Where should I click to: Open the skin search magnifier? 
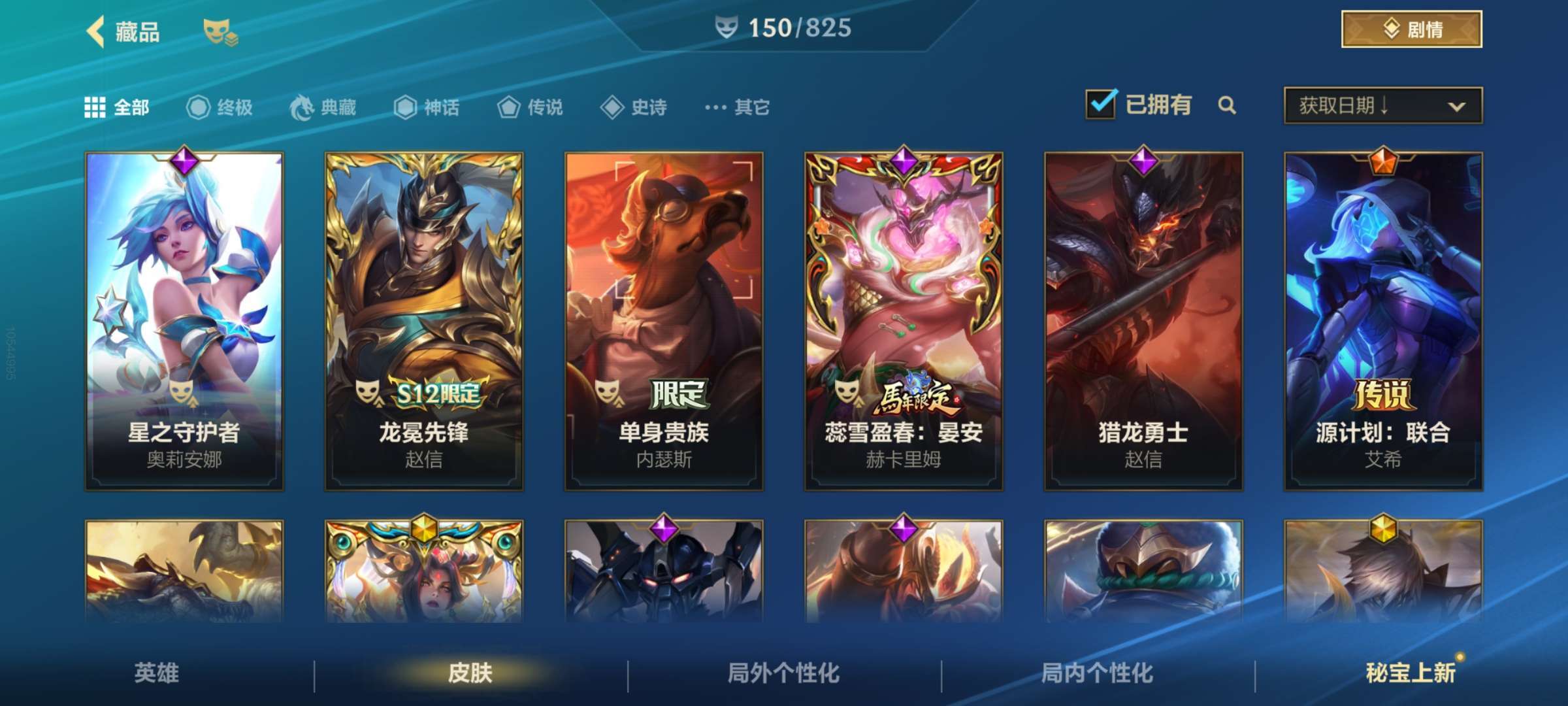(x=1228, y=106)
